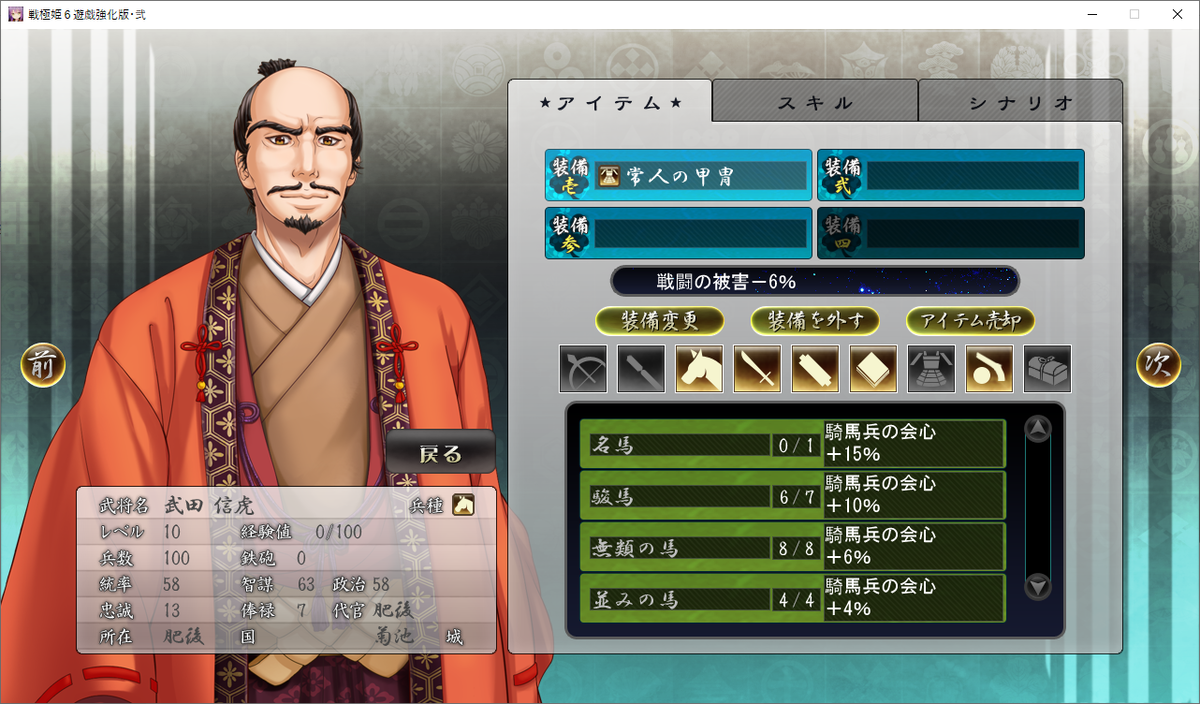Click the 装備変更 button
This screenshot has width=1200, height=704.
click(660, 321)
